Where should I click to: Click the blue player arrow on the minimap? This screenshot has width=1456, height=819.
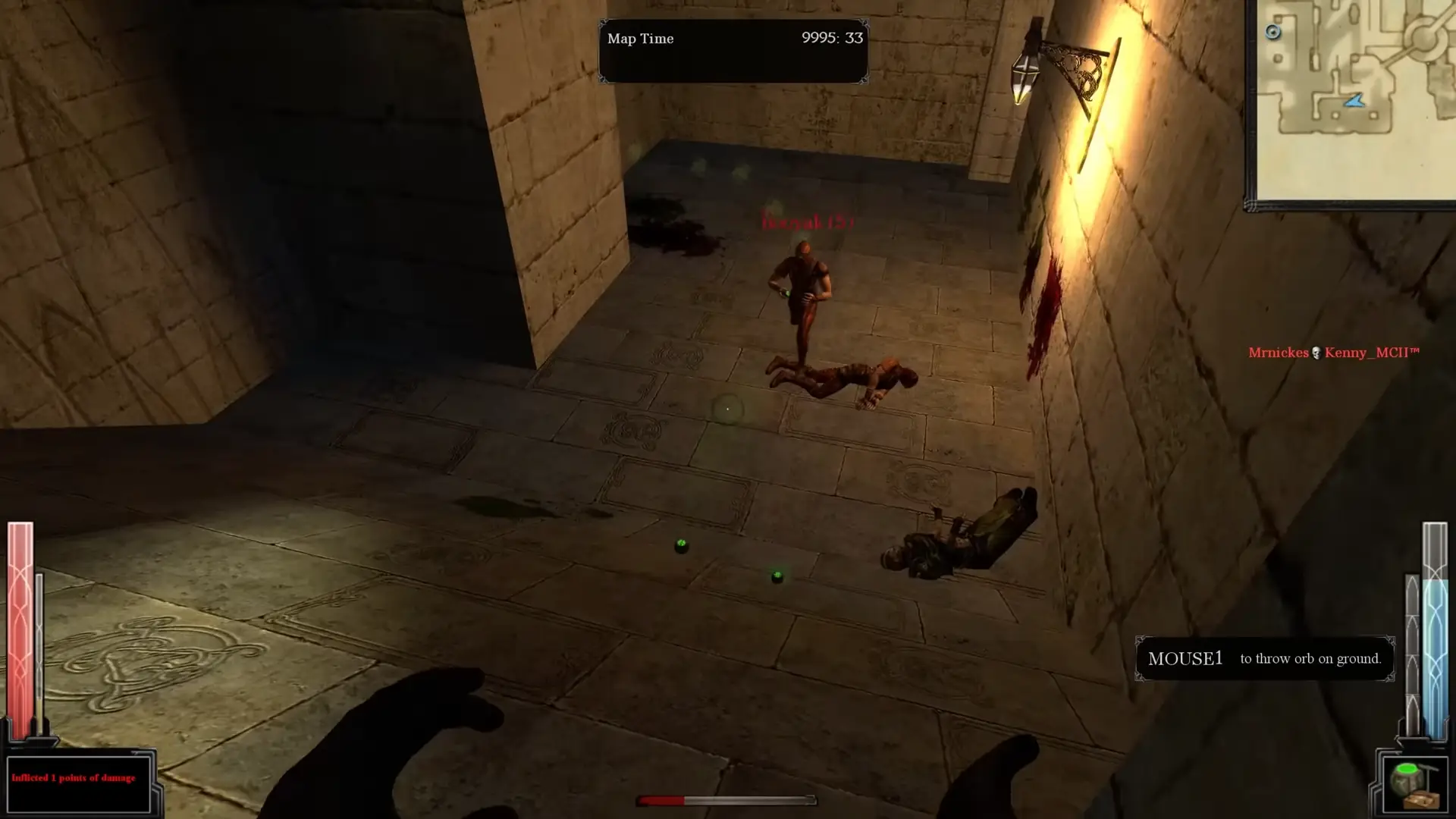(1356, 99)
